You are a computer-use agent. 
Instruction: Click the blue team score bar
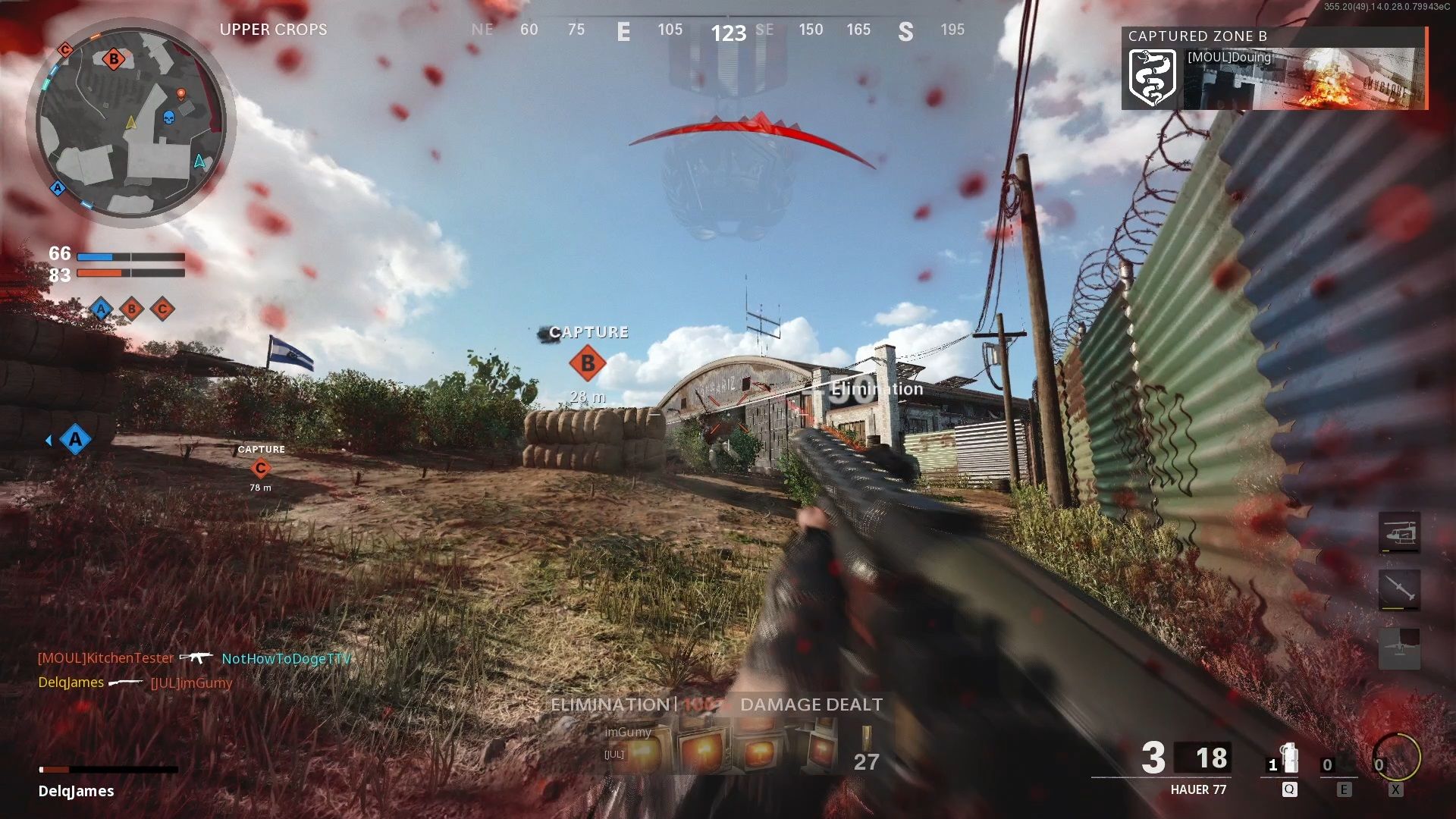pos(133,257)
